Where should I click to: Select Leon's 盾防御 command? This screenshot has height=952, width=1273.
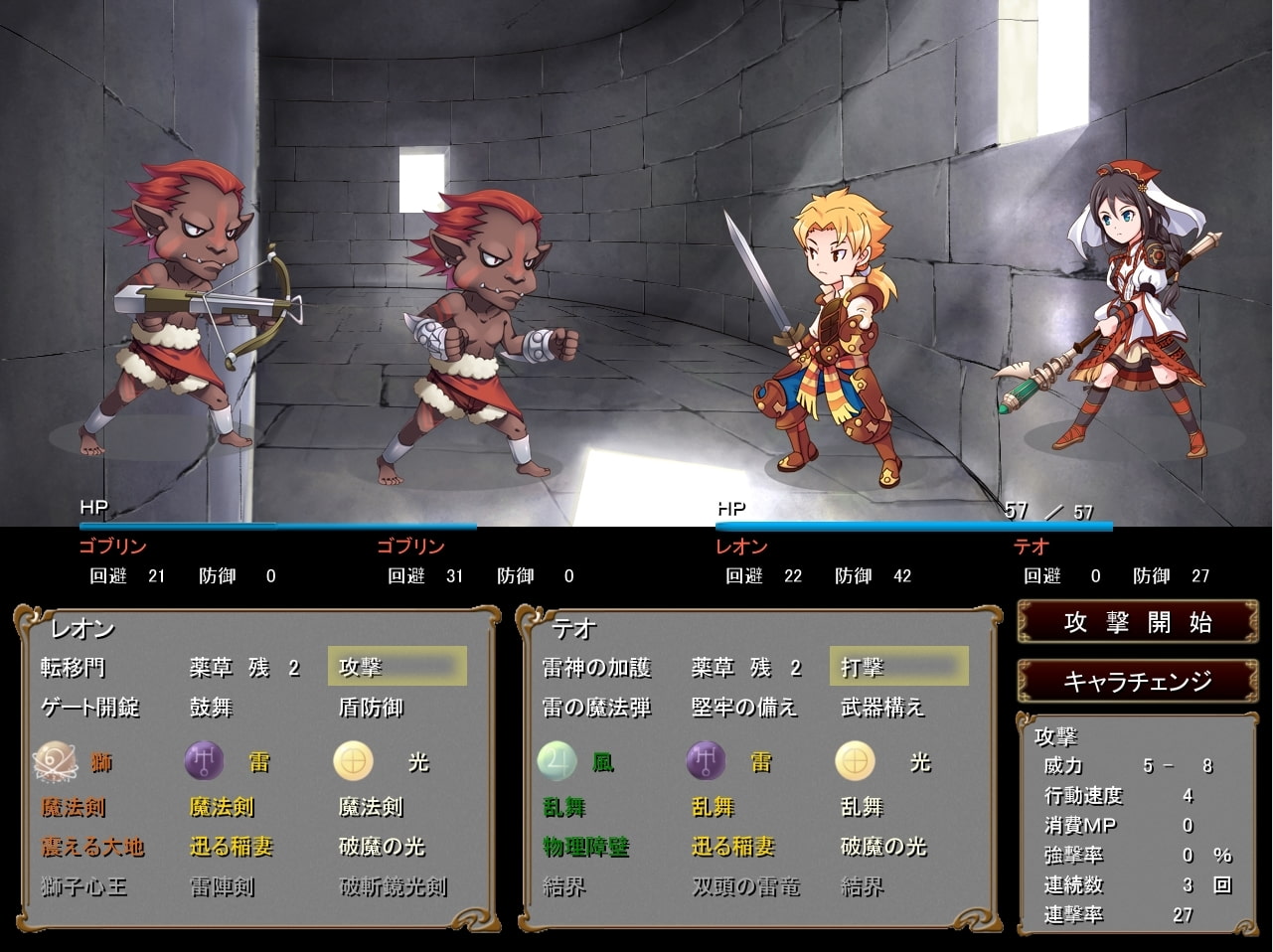(x=371, y=708)
